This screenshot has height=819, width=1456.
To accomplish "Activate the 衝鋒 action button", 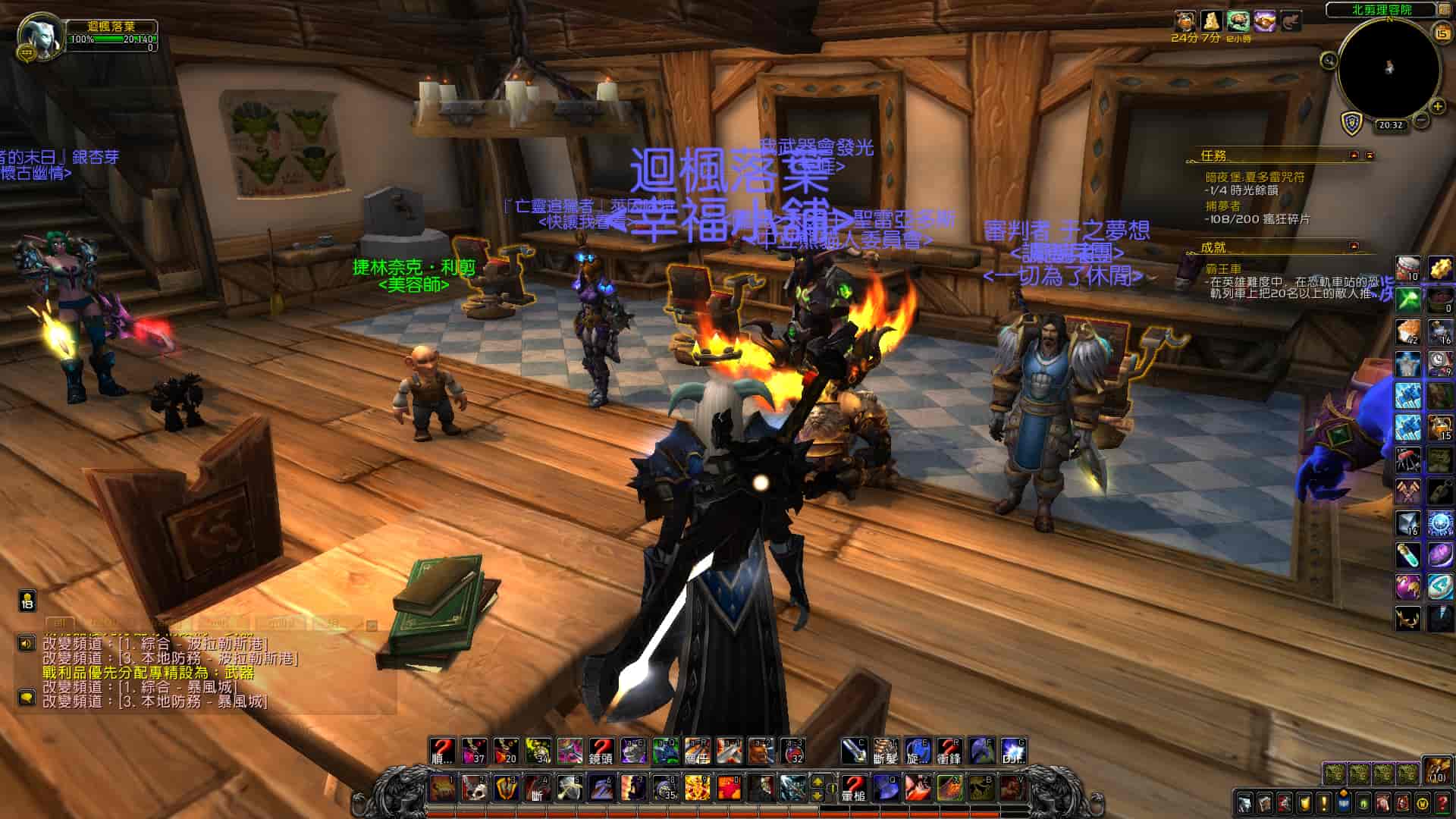I will point(949,752).
